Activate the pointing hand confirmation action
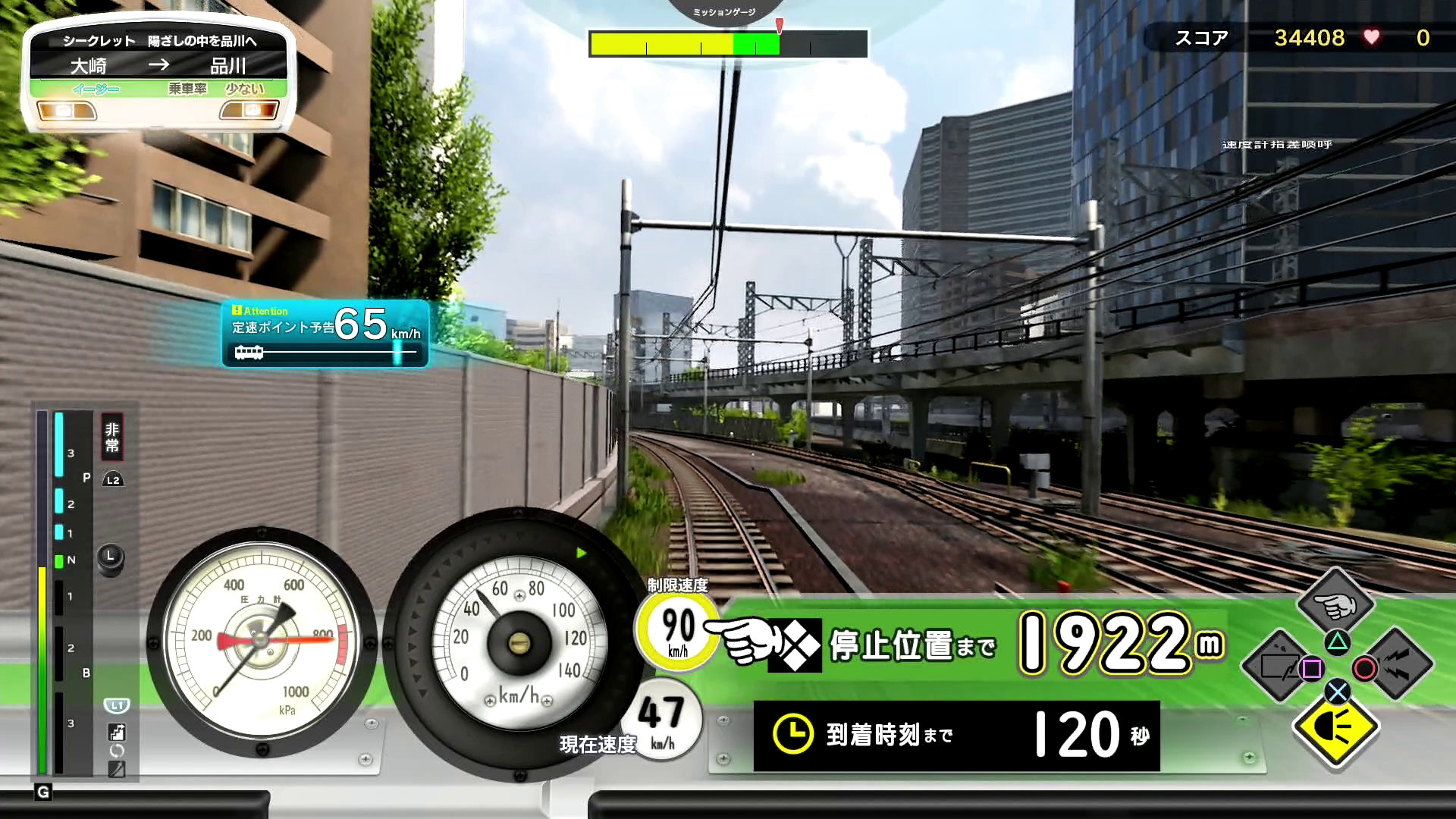 1336,604
